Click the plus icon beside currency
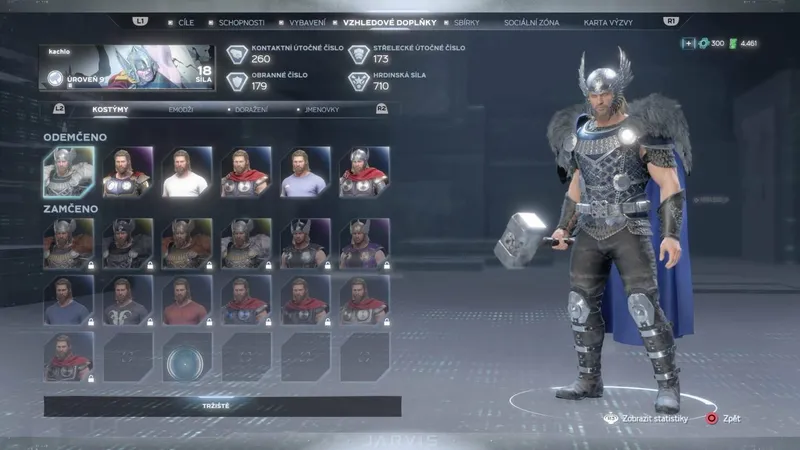The width and height of the screenshot is (800, 450). point(688,43)
